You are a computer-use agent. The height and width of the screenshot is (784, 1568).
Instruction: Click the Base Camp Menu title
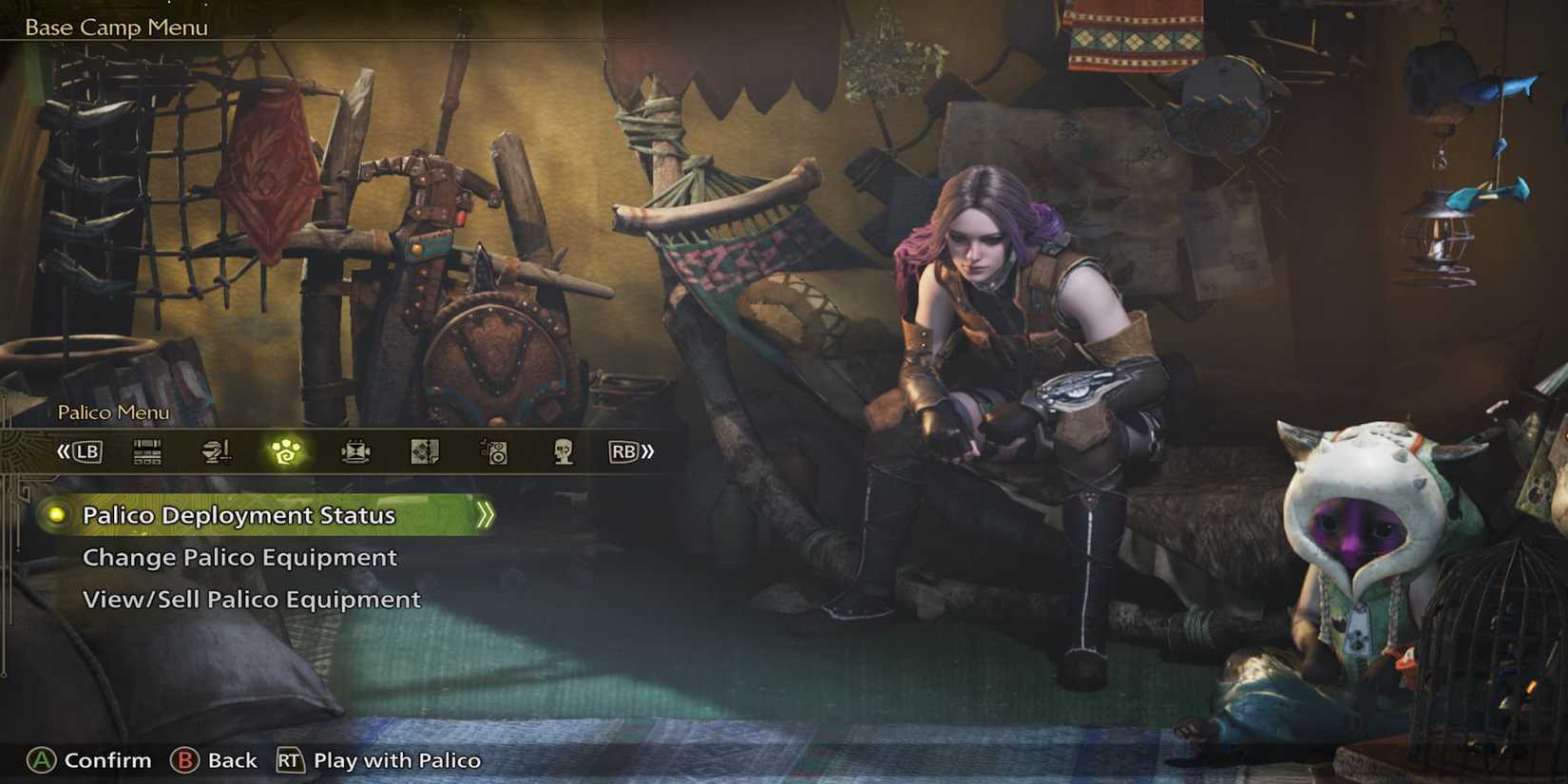114,27
